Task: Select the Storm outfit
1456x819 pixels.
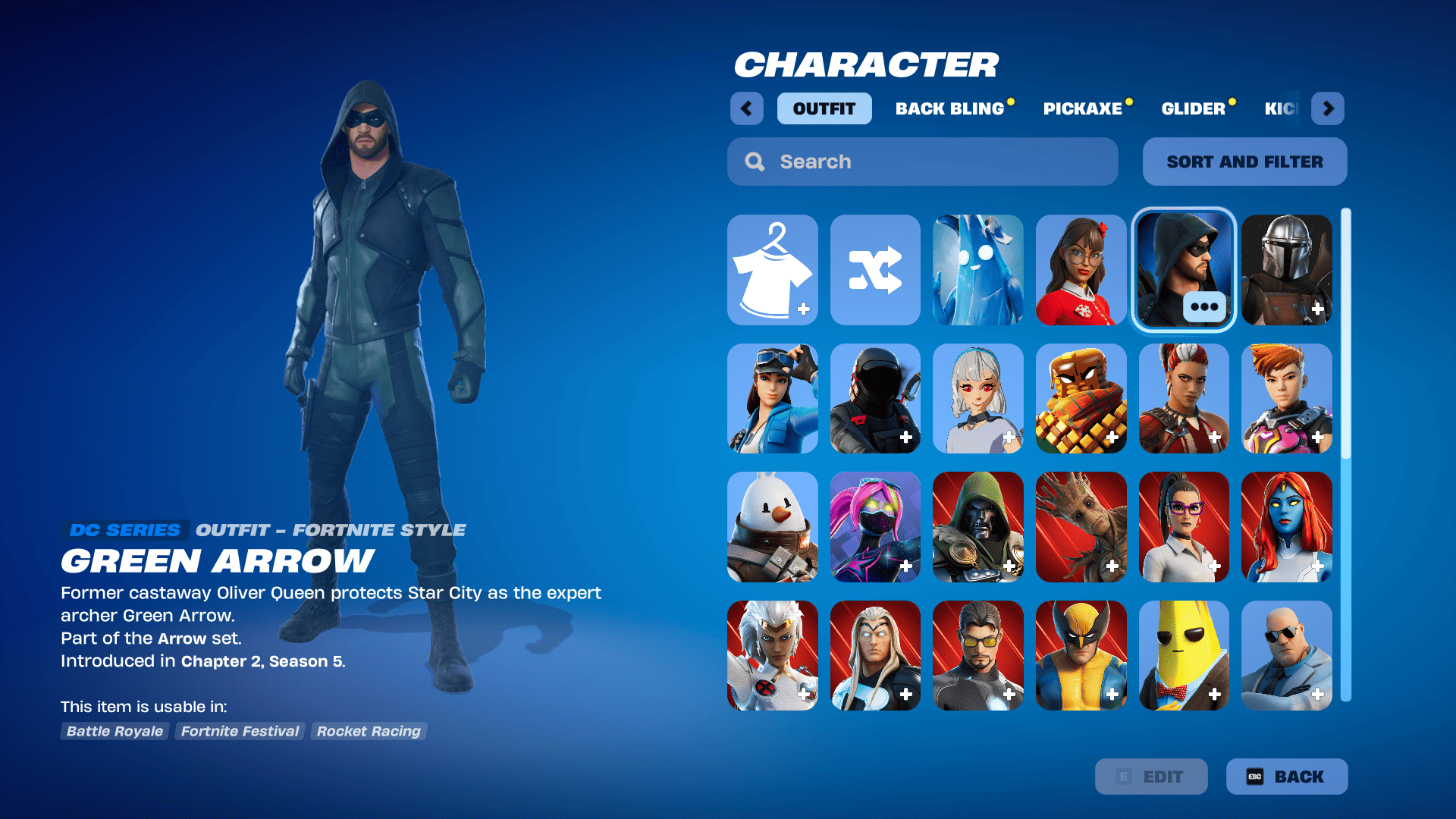Action: pyautogui.click(x=772, y=655)
